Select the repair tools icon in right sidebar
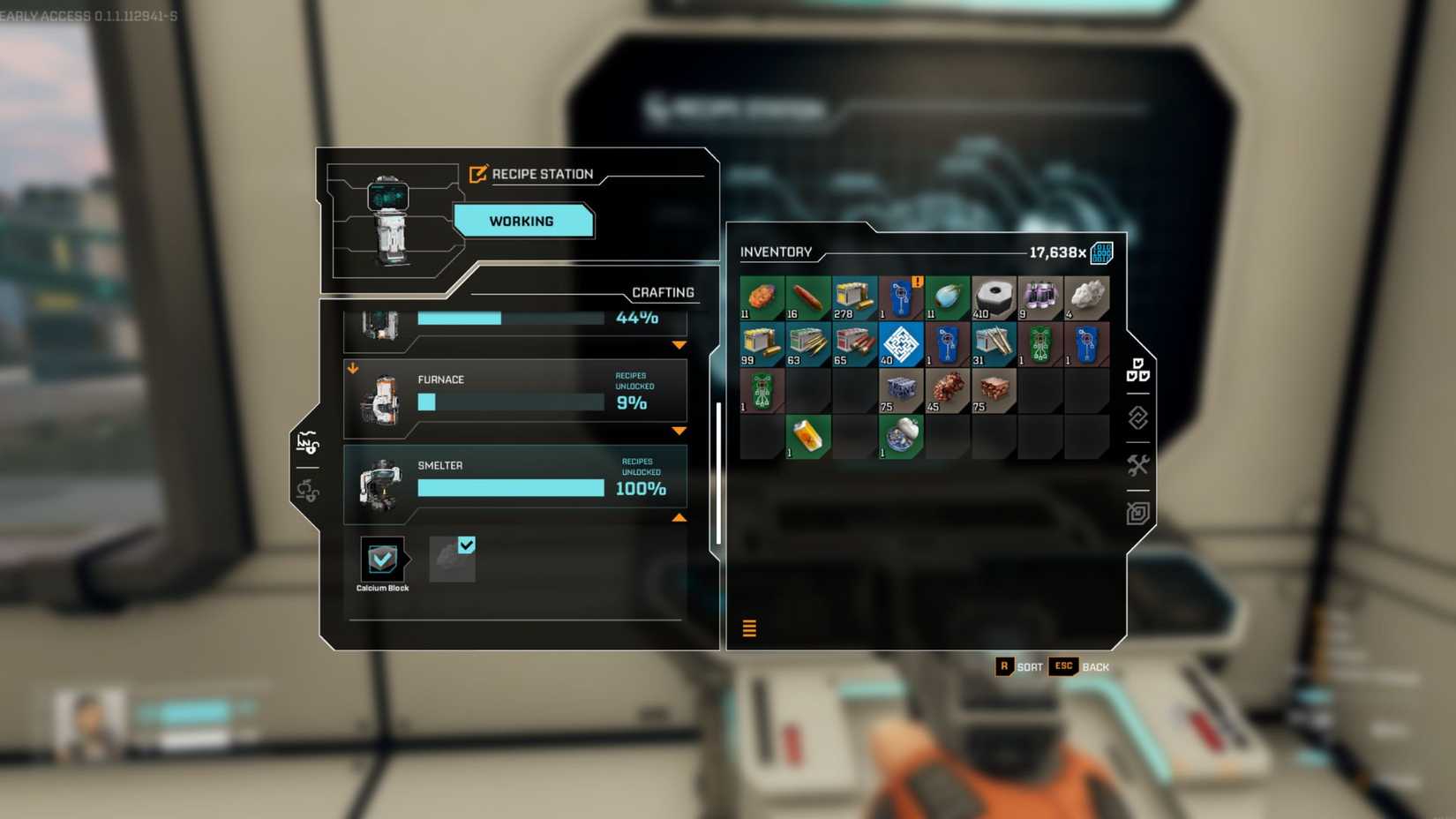Image resolution: width=1456 pixels, height=819 pixels. coord(1137,464)
